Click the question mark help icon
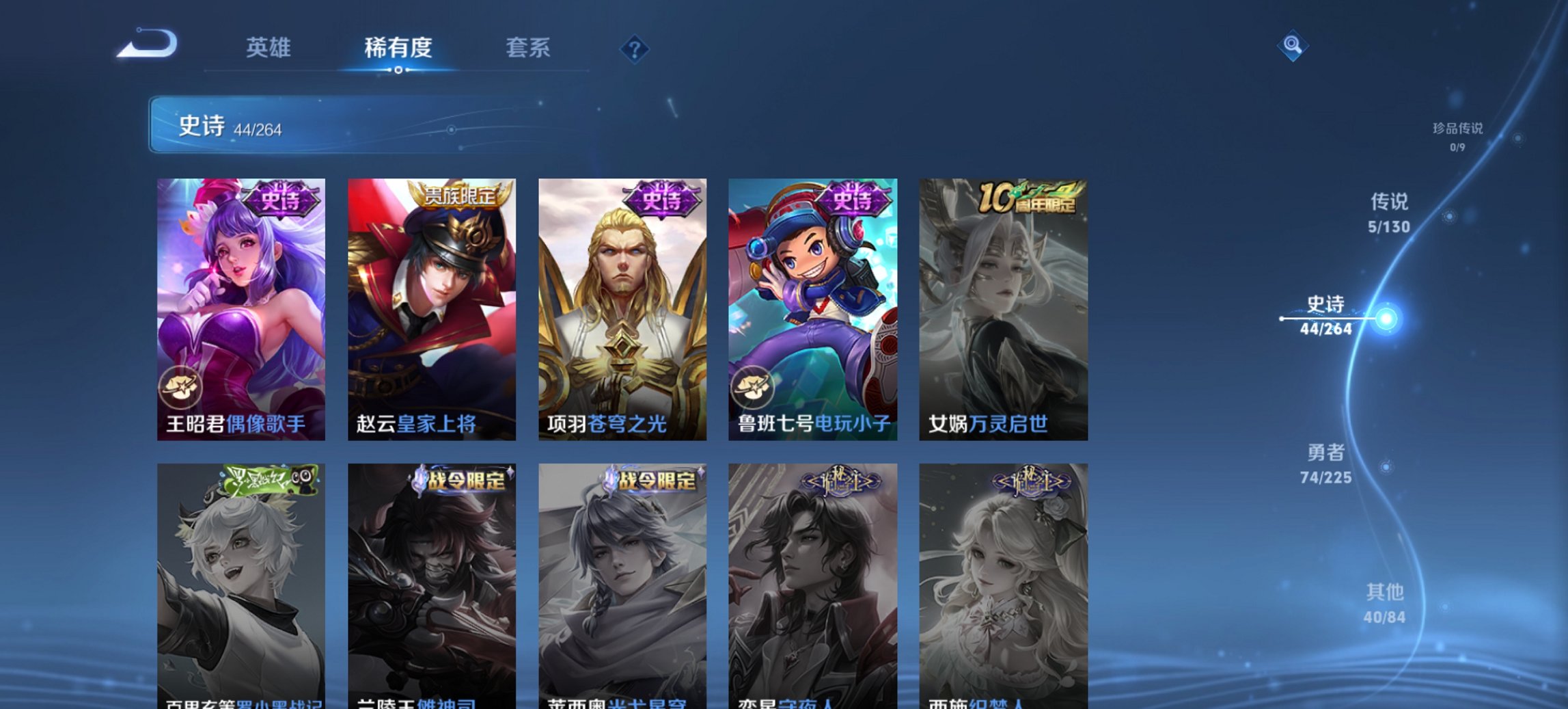 click(x=635, y=49)
